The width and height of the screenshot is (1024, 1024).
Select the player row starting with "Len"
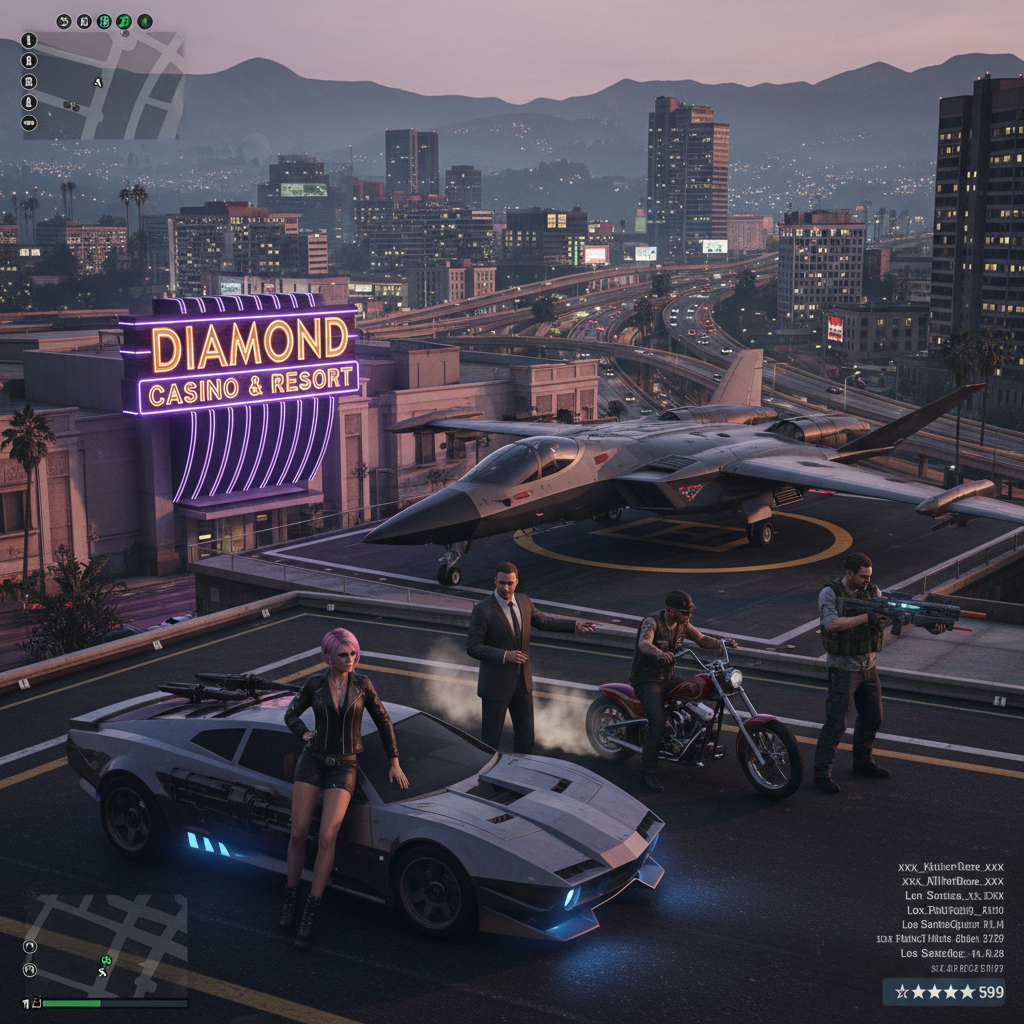(952, 896)
